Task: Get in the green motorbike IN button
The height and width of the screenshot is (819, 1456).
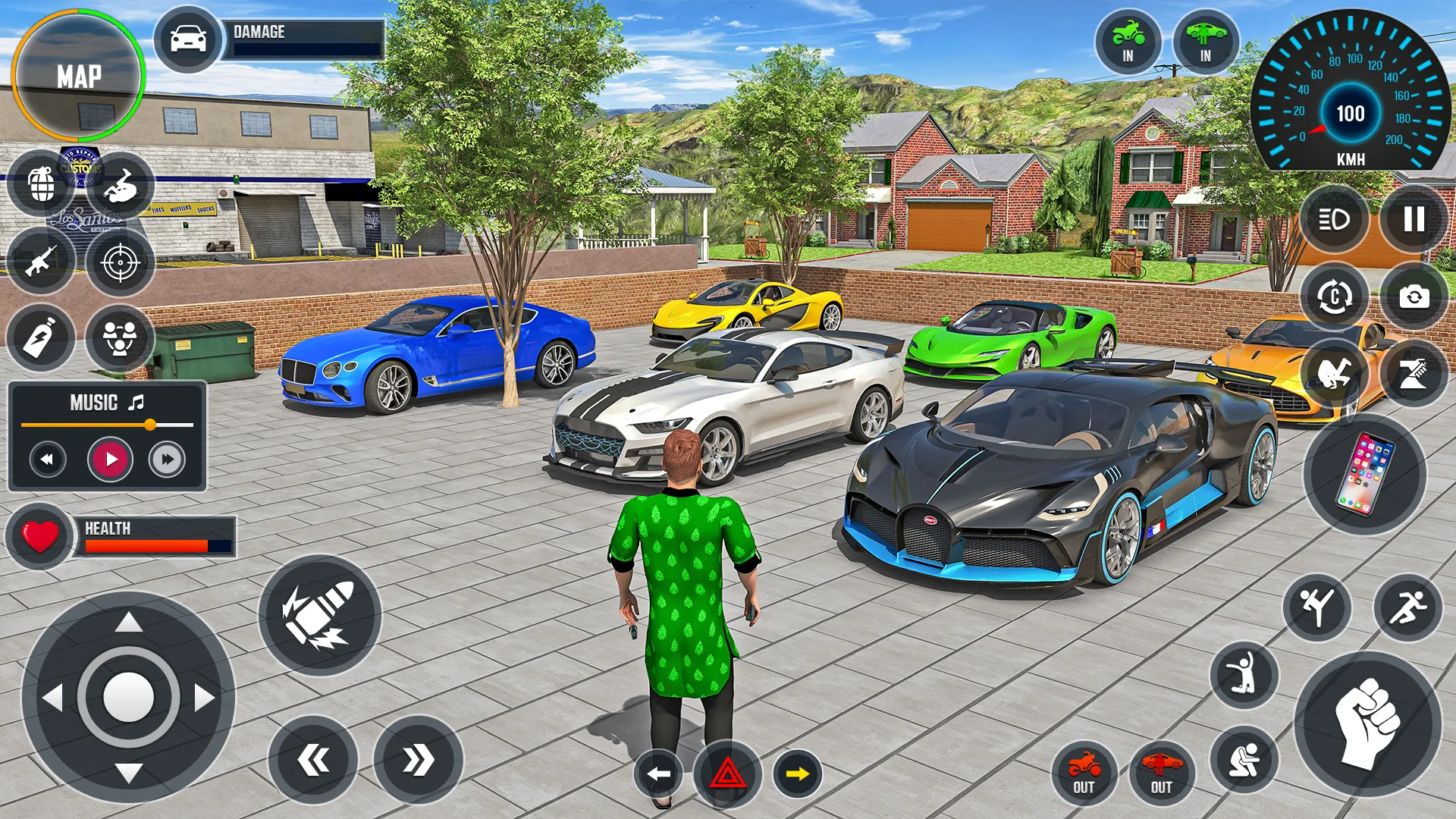Action: (x=1128, y=42)
